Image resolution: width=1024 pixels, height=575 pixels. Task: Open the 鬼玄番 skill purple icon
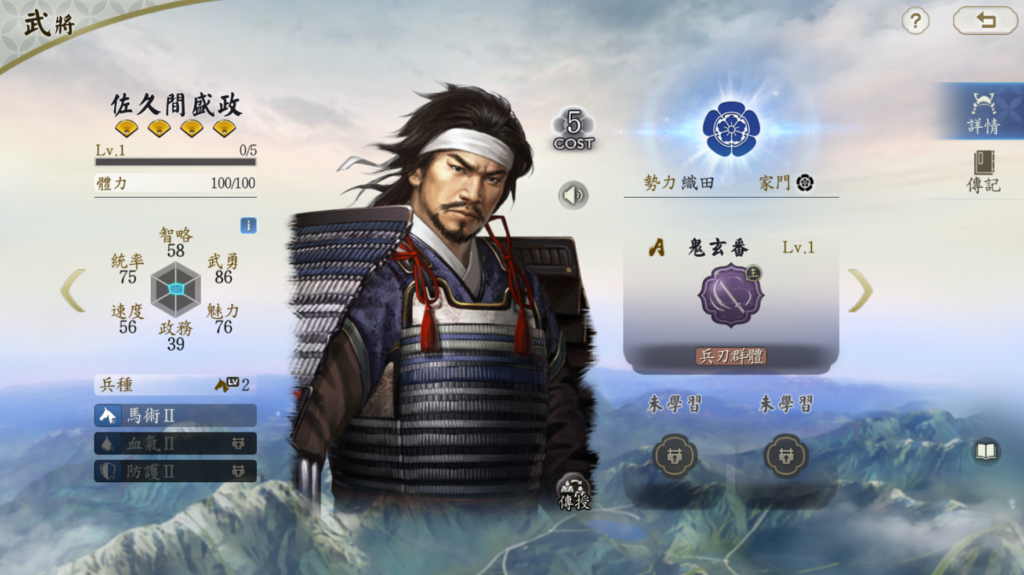tap(730, 295)
